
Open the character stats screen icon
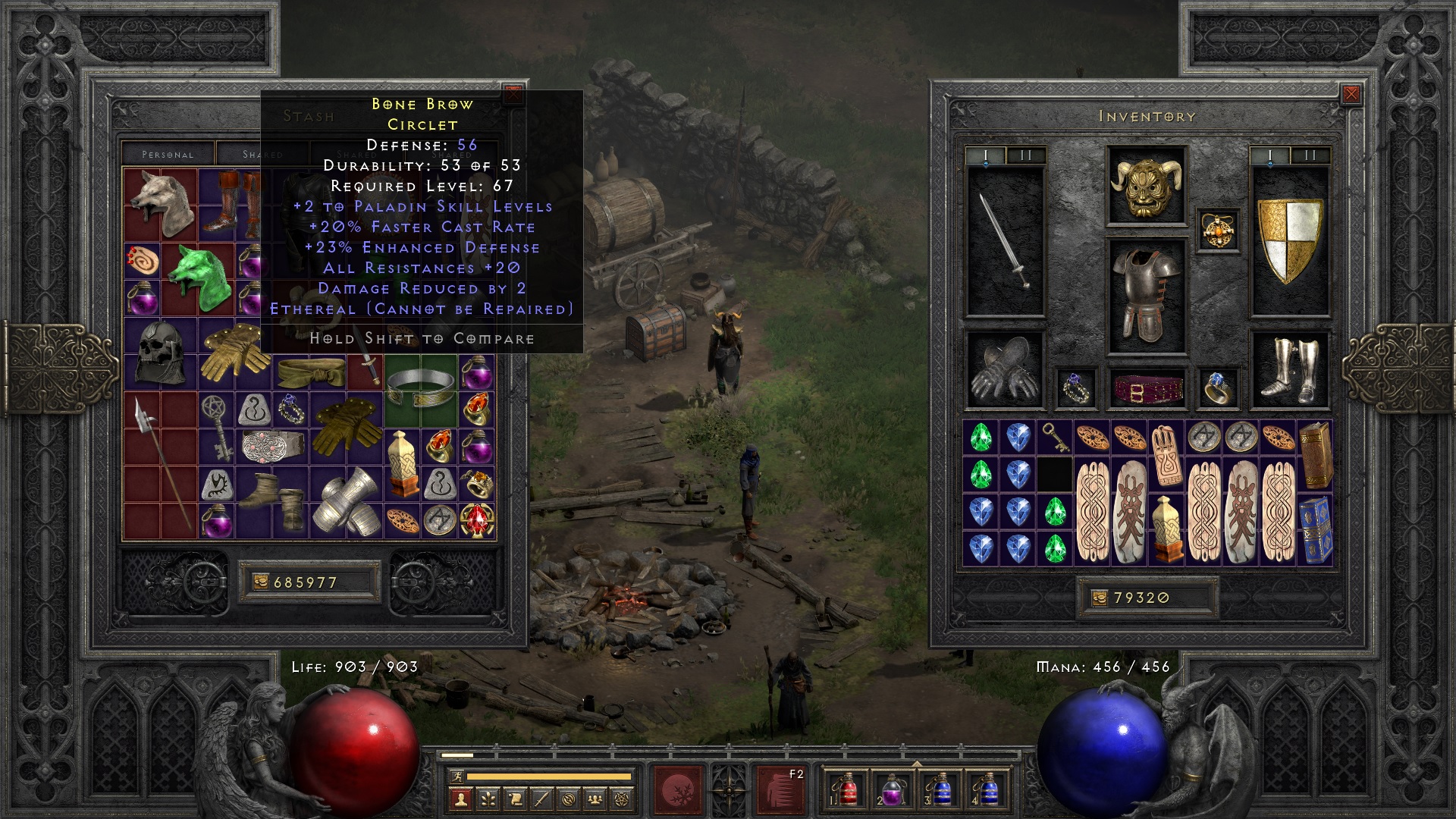[460, 800]
